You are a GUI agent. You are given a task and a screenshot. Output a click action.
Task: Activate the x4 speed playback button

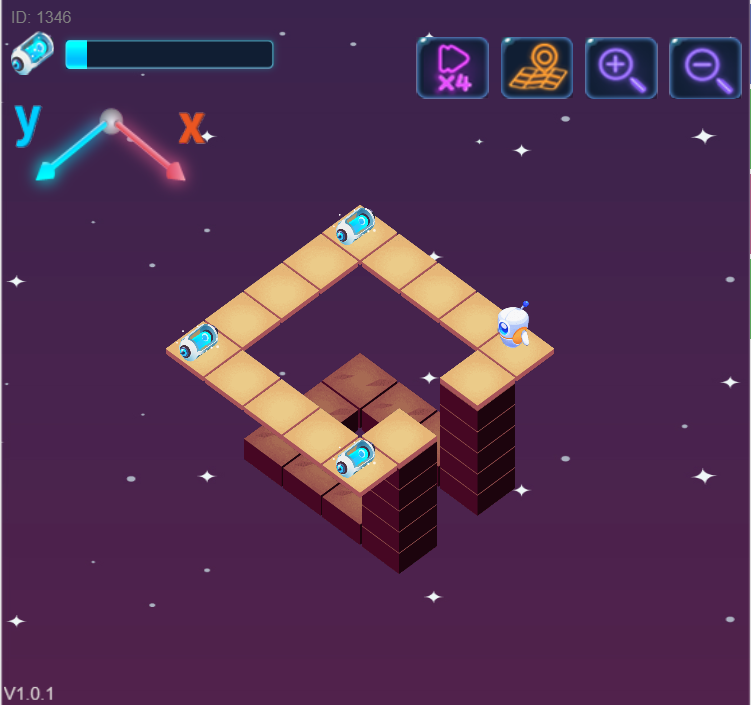452,68
